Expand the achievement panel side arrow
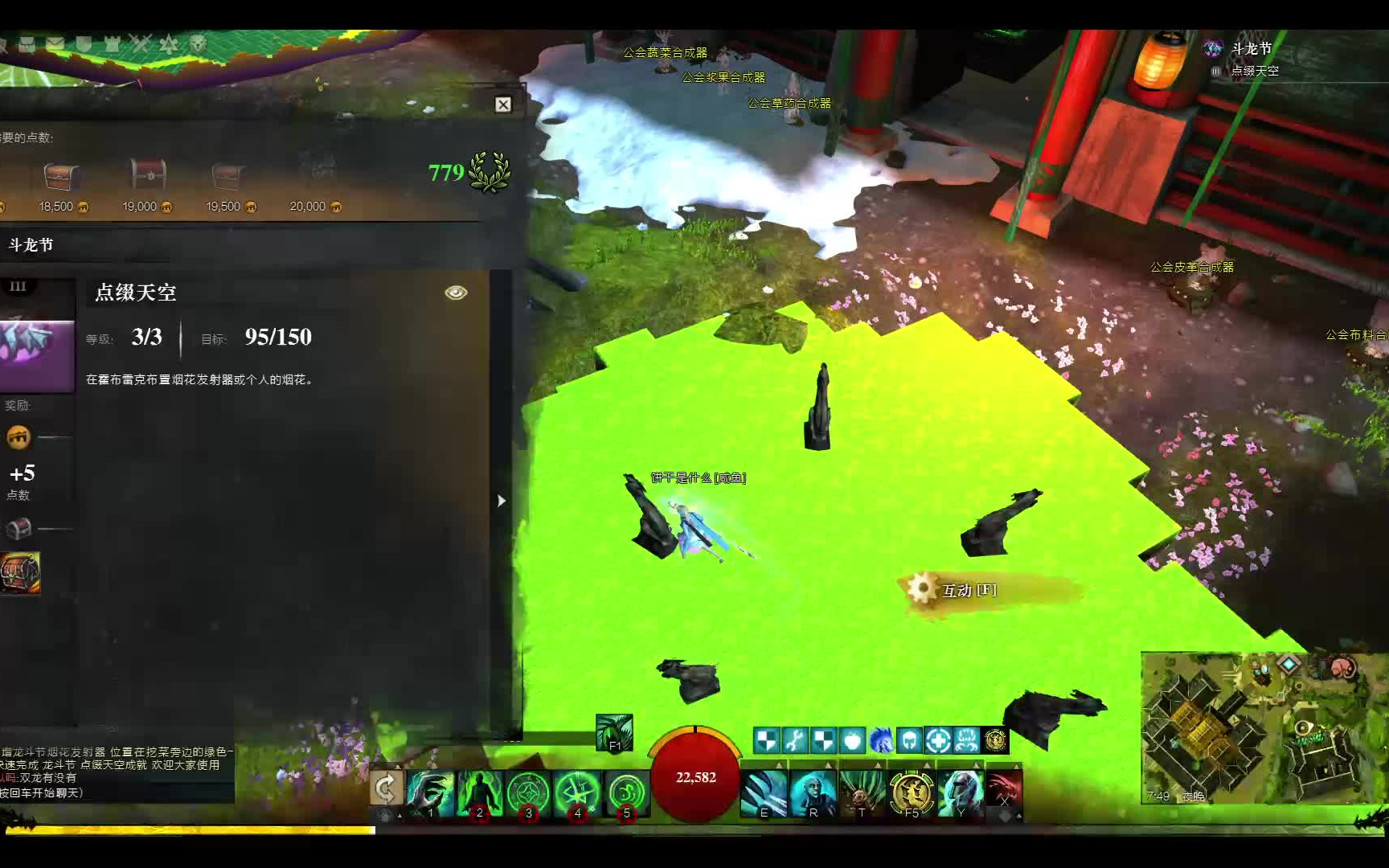The height and width of the screenshot is (868, 1389). pyautogui.click(x=502, y=501)
